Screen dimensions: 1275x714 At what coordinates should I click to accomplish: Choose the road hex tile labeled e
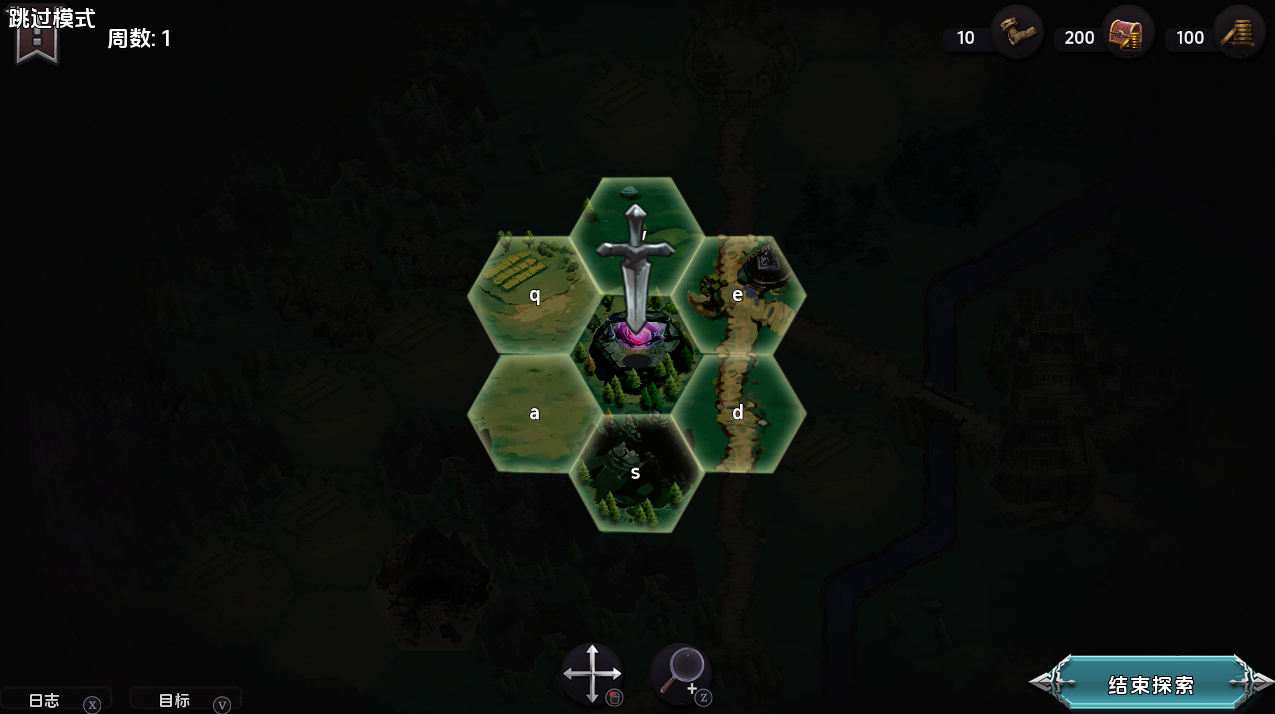point(738,295)
